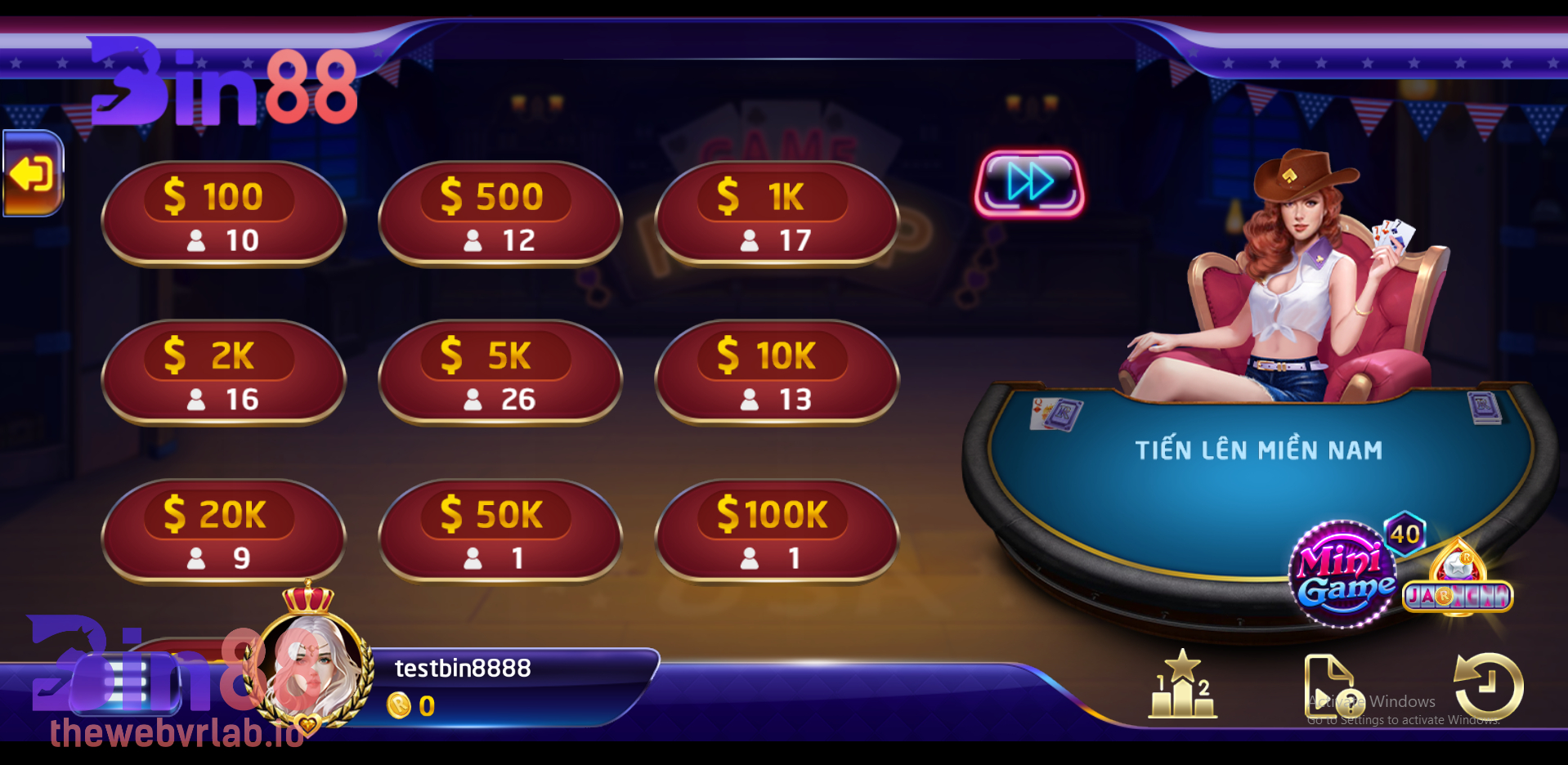Enter the $500 betting room

tap(500, 215)
